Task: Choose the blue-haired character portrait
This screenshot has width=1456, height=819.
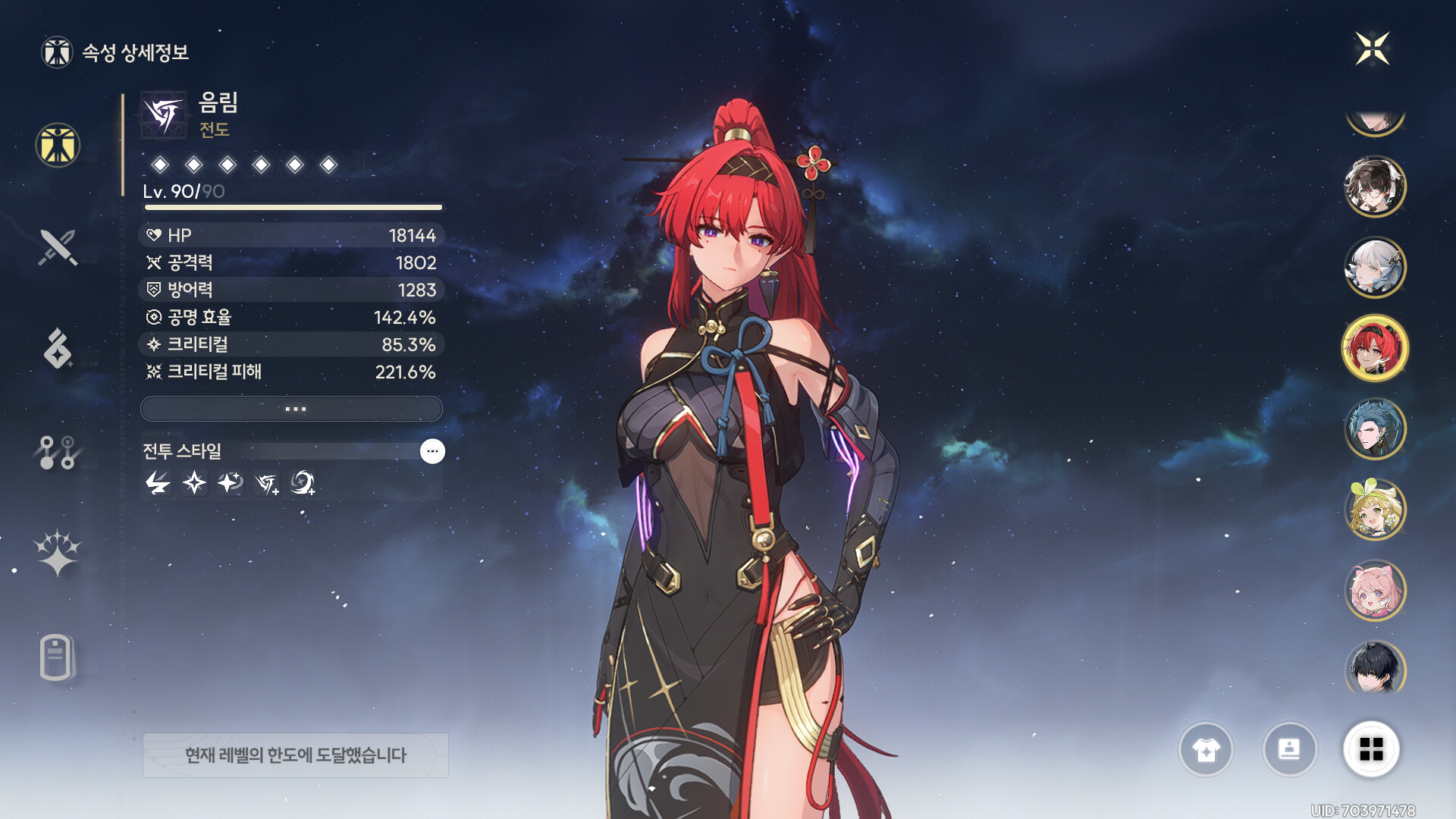Action: coord(1374,429)
